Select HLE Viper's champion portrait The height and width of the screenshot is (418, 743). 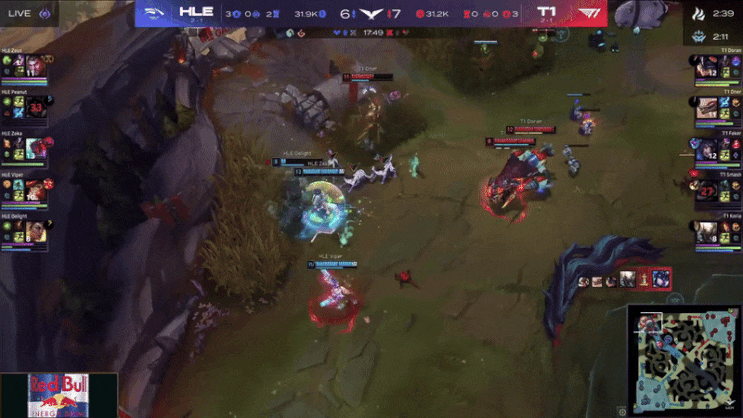(38, 191)
